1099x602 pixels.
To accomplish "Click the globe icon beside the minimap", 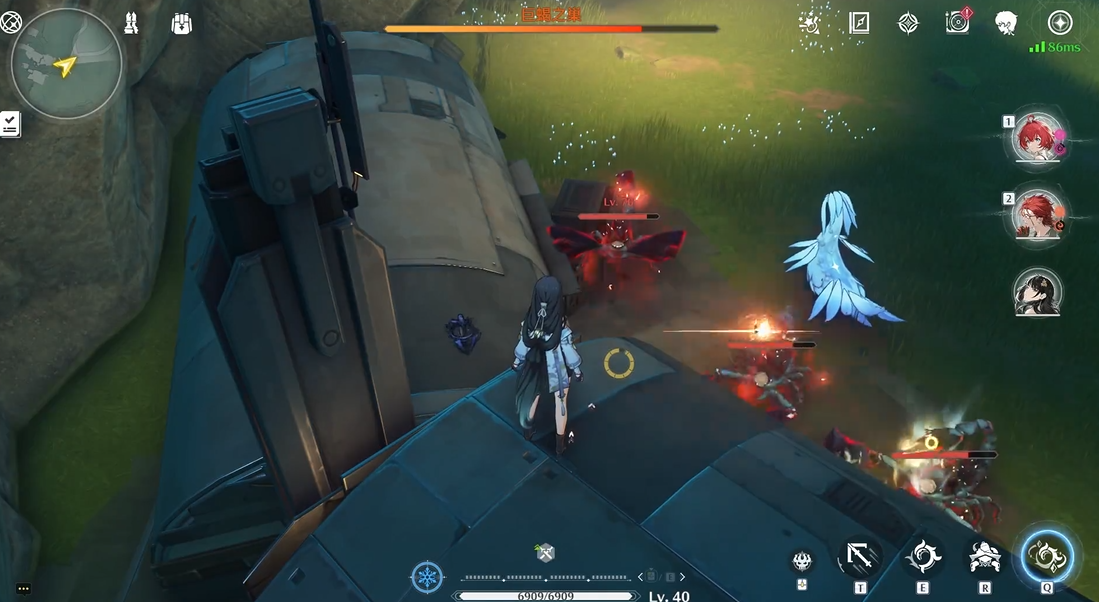I will pyautogui.click(x=11, y=22).
